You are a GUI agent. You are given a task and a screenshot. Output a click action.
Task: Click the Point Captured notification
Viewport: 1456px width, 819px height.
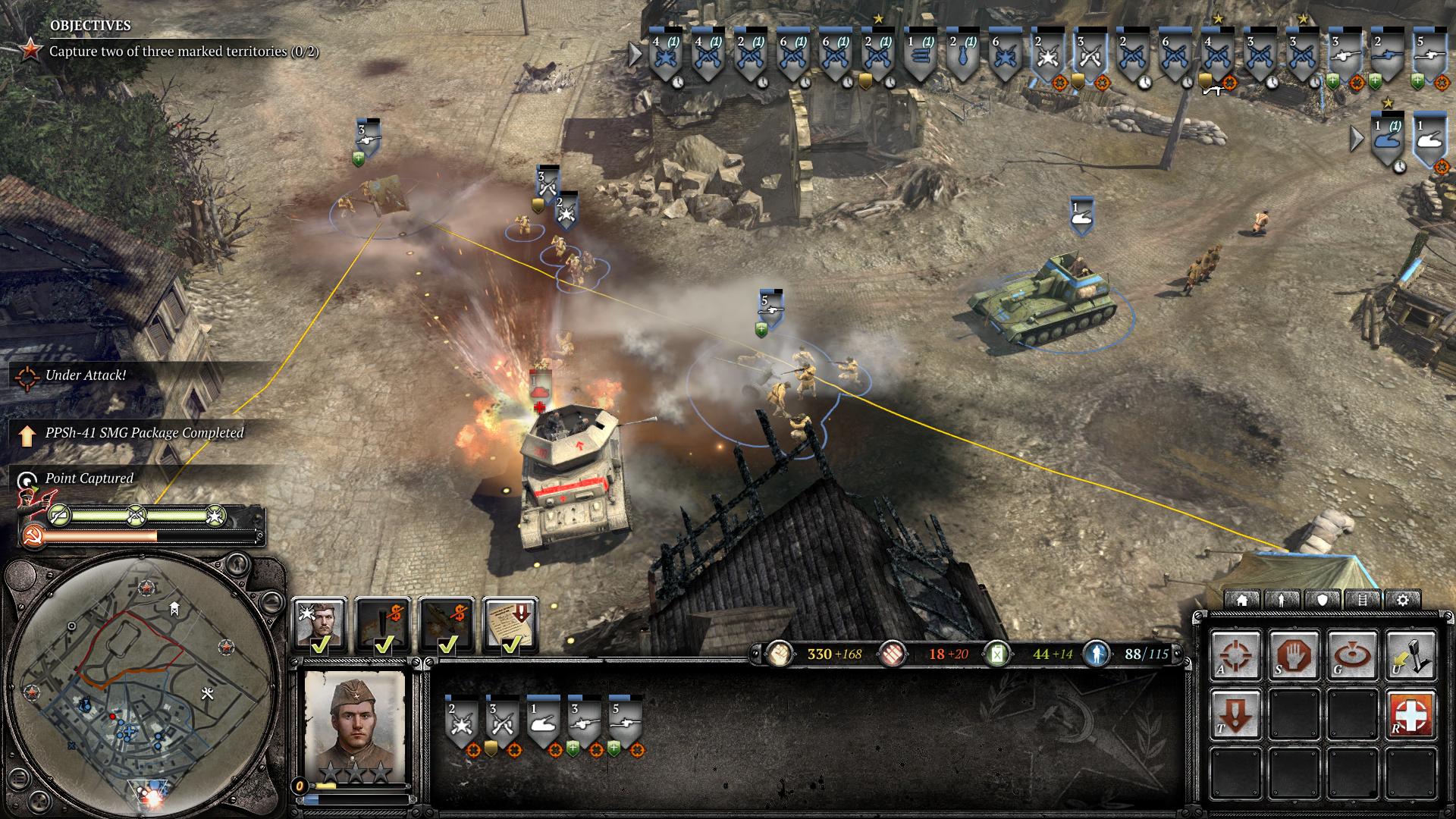89,479
